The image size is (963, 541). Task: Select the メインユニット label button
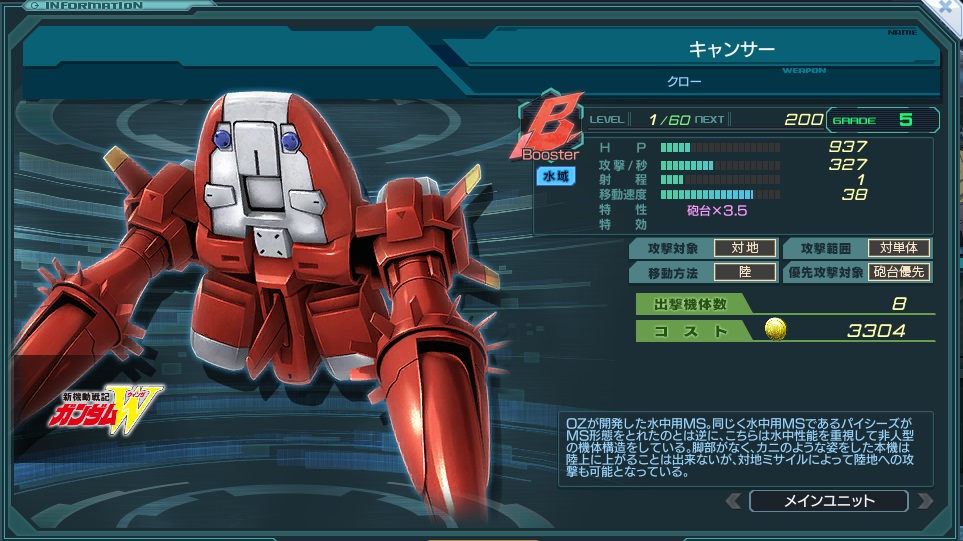click(x=828, y=501)
